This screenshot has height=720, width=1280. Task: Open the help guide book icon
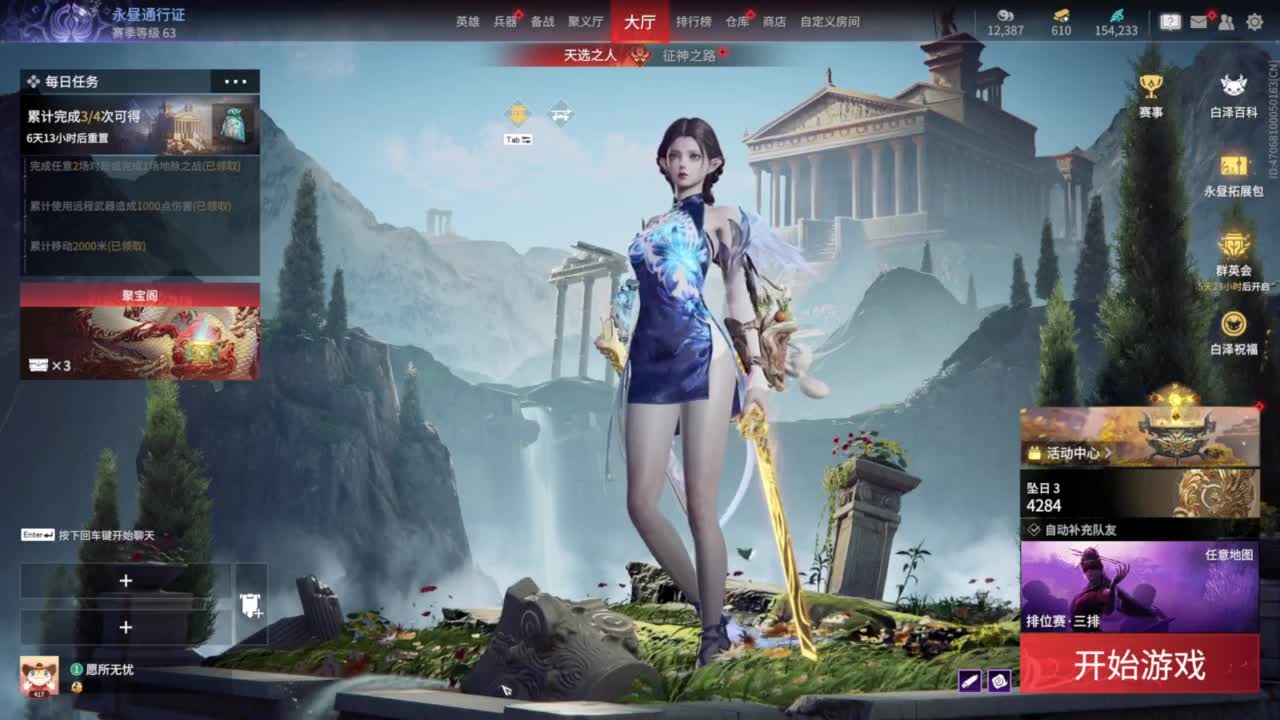click(1171, 22)
